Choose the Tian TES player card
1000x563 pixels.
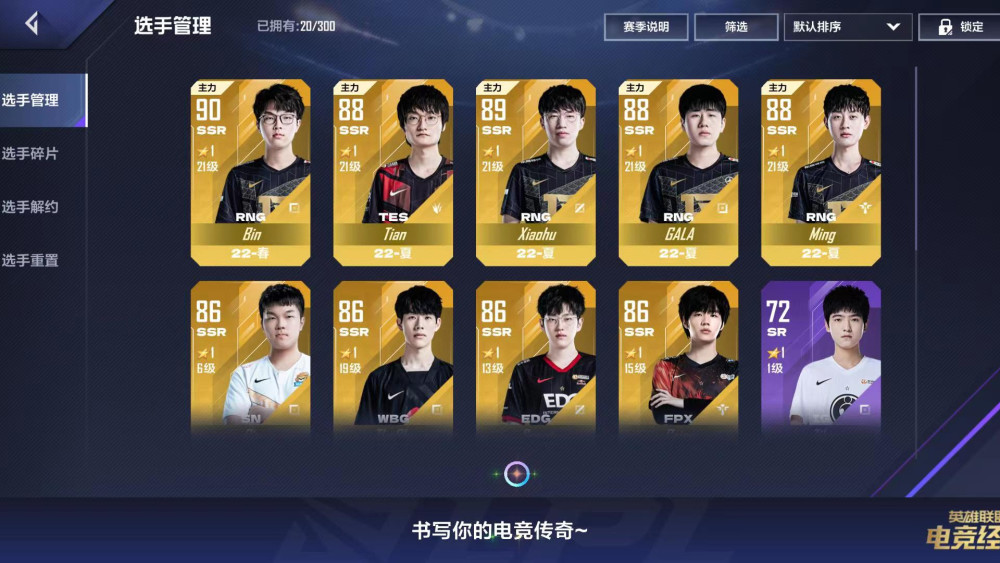click(x=393, y=172)
